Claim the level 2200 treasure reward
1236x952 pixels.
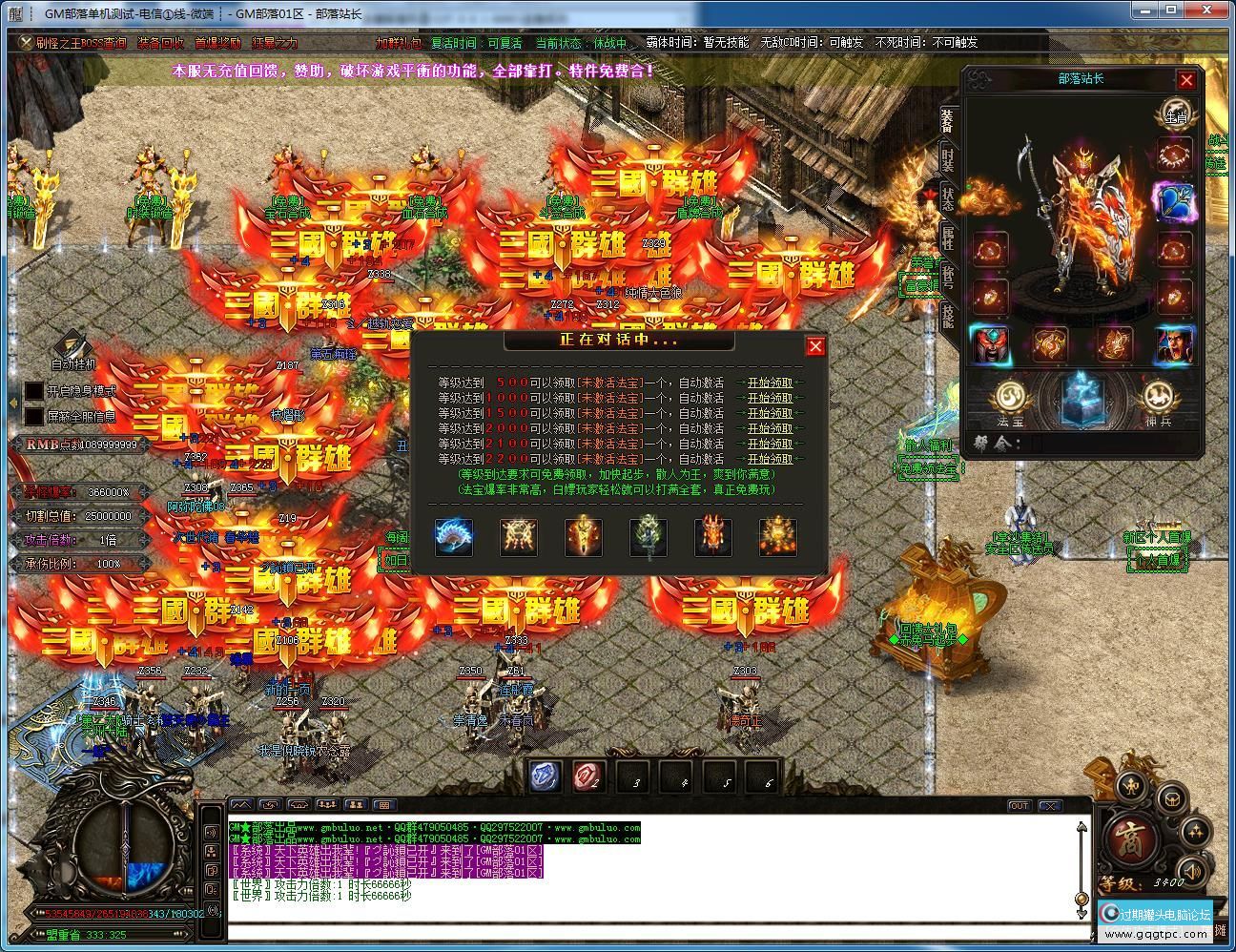(770, 459)
